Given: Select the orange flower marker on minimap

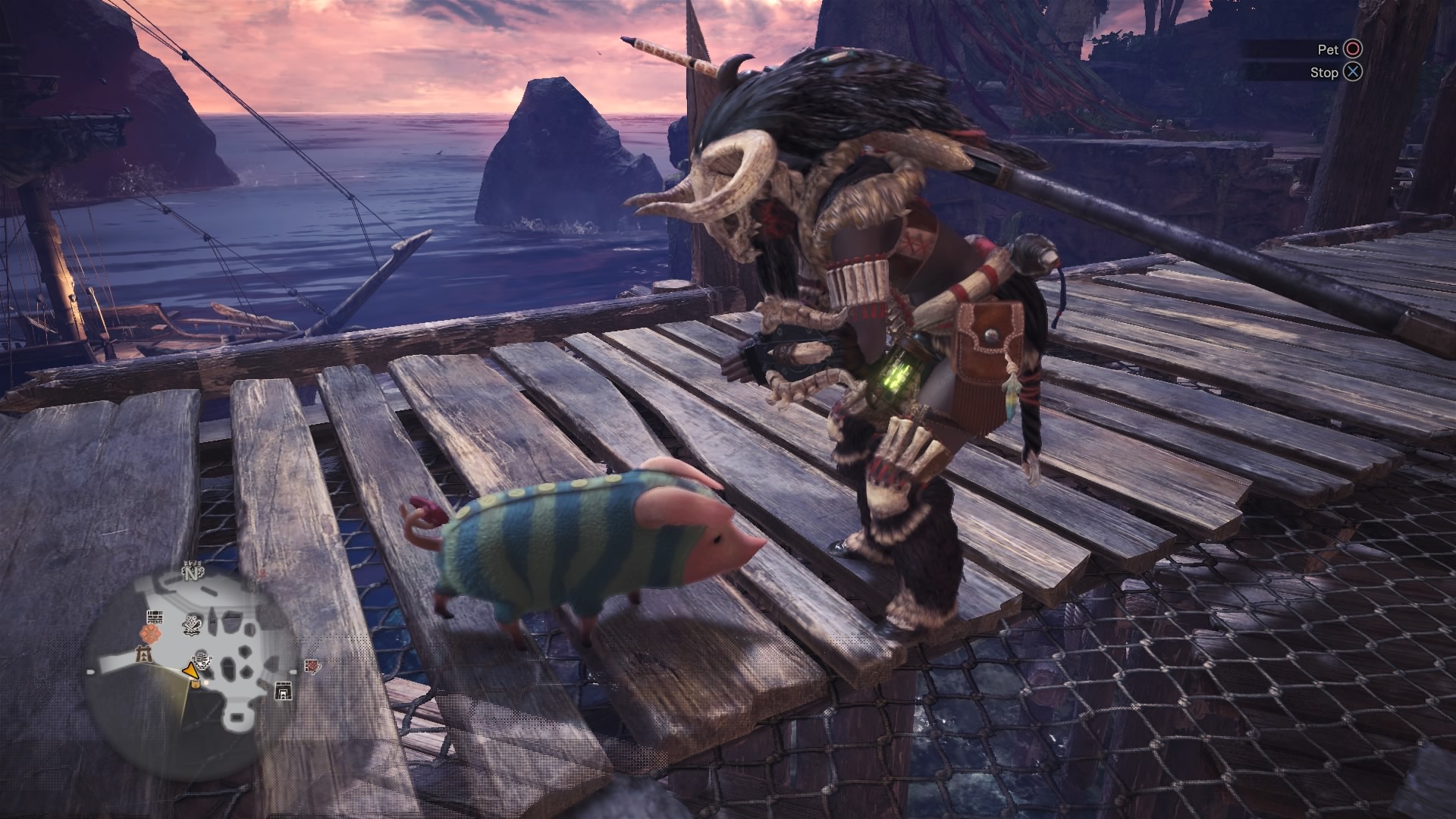Looking at the screenshot, I should pyautogui.click(x=152, y=634).
